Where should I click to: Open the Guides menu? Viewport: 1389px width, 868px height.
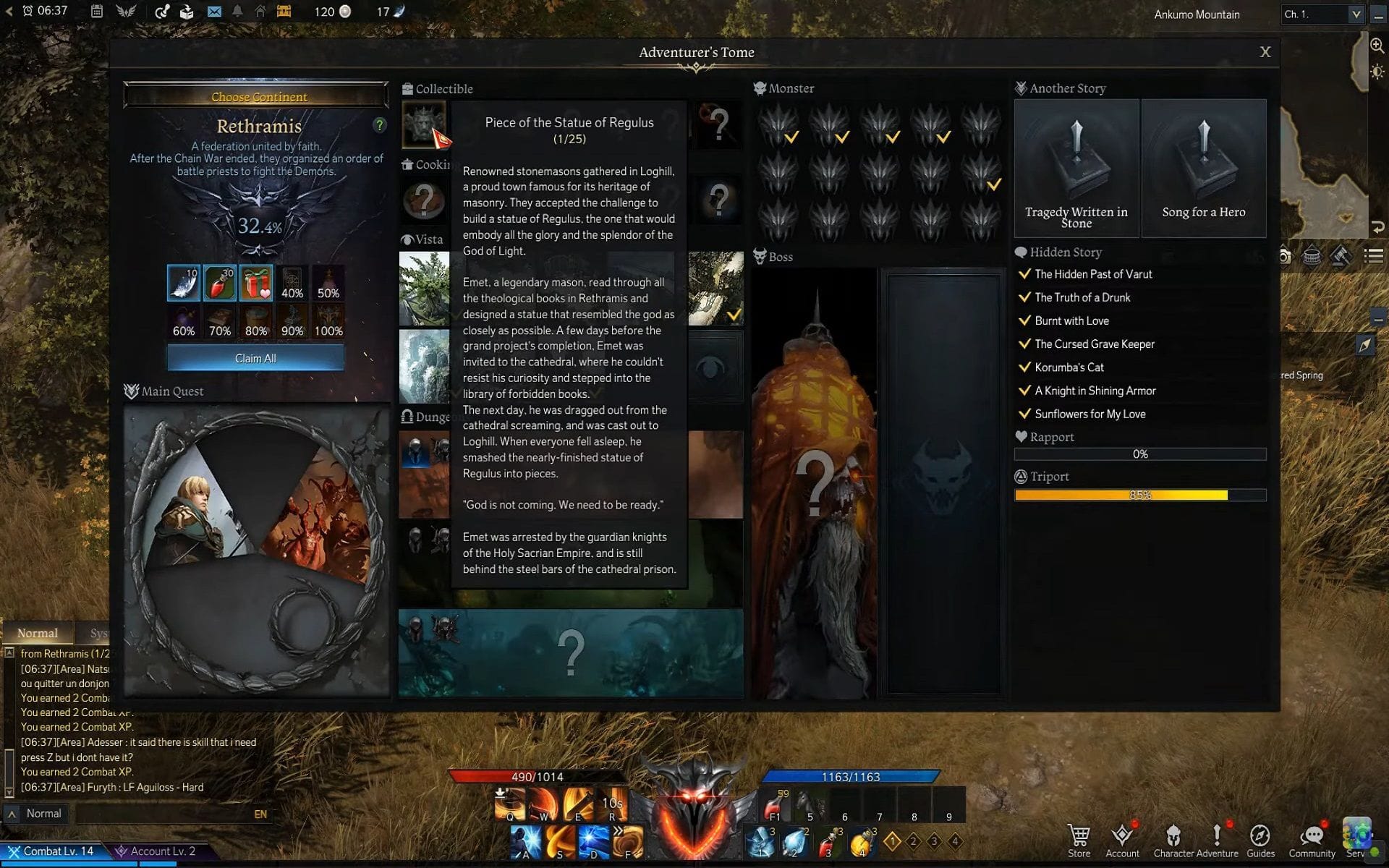pyautogui.click(x=1260, y=841)
